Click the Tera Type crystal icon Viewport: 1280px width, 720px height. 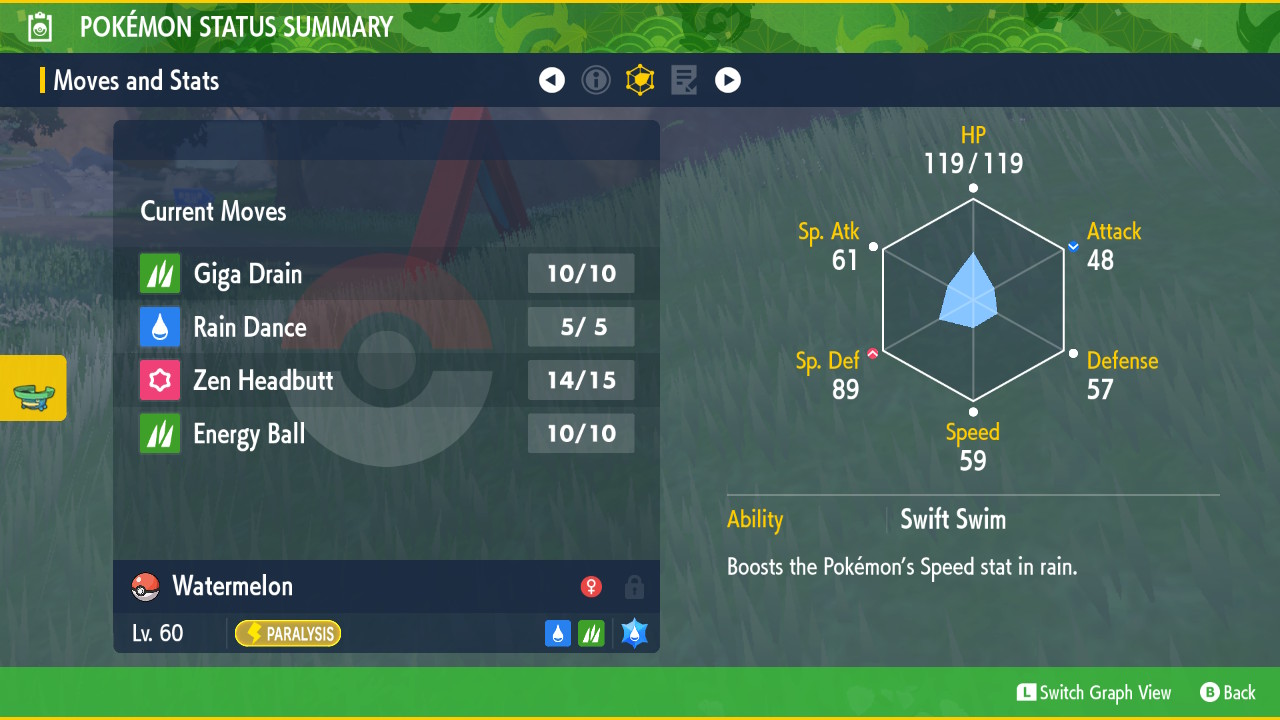634,633
